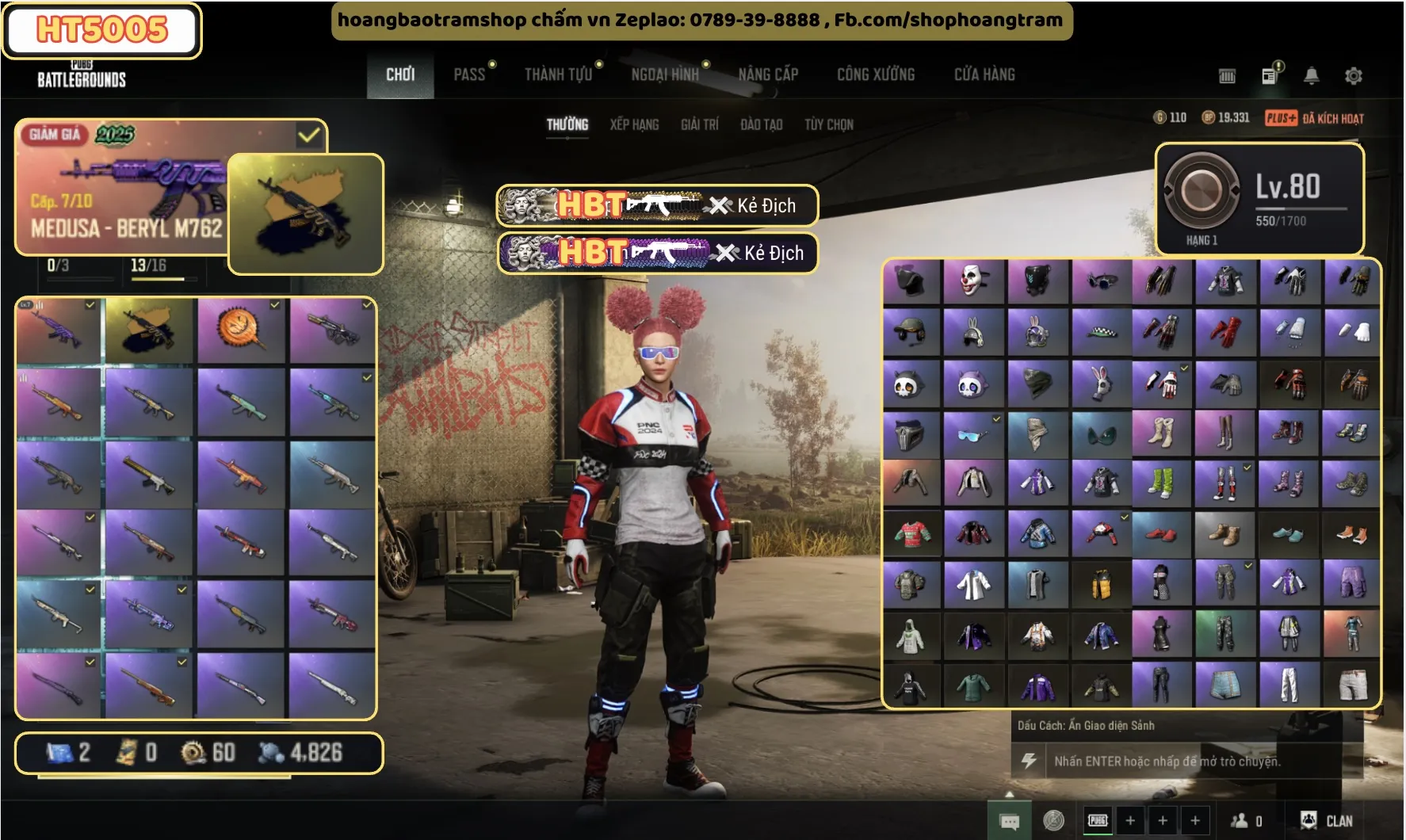Image resolution: width=1406 pixels, height=840 pixels.
Task: Select the GIẢI TRÍ arcade mode
Action: pyautogui.click(x=700, y=125)
